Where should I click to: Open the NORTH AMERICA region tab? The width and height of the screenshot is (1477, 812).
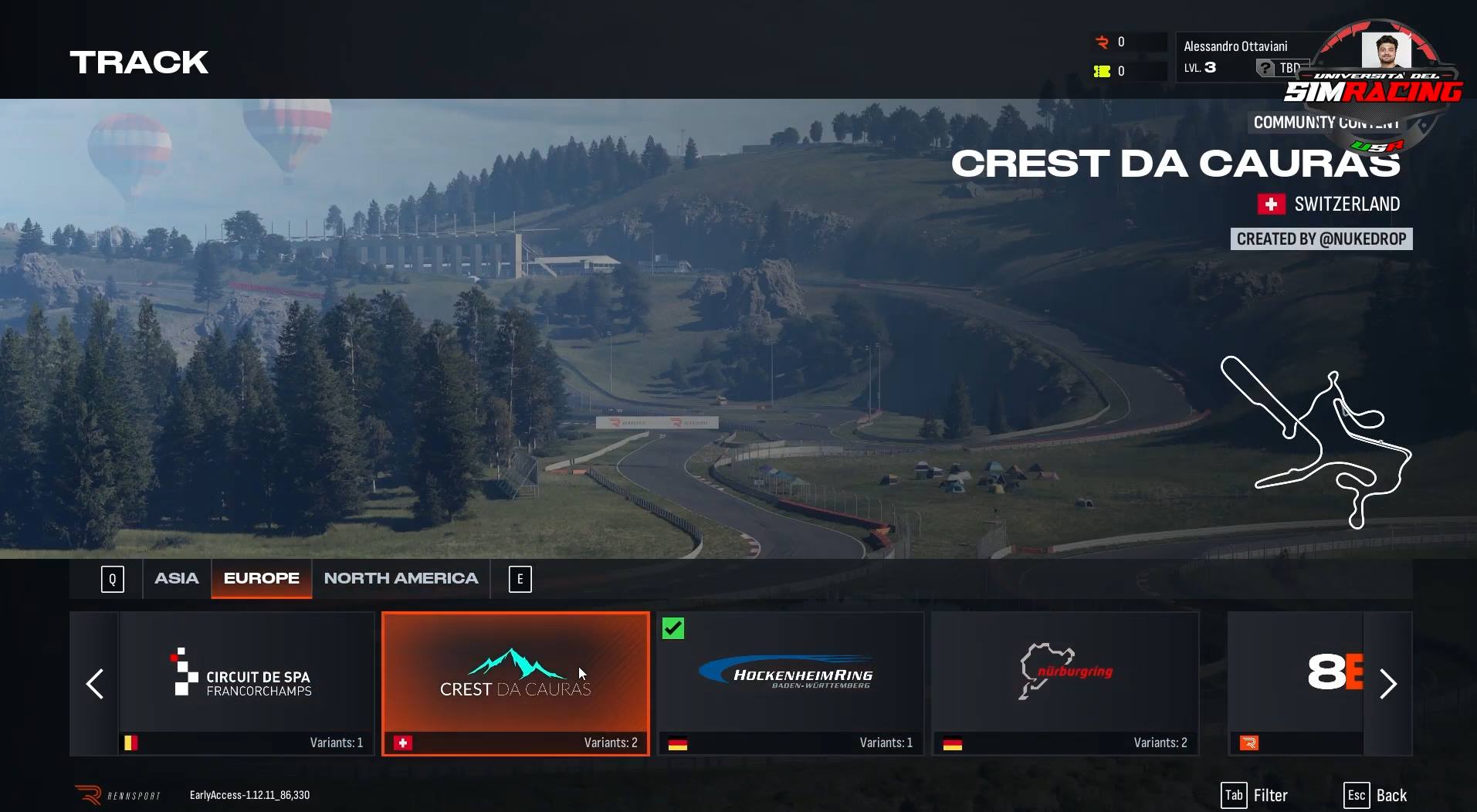401,577
